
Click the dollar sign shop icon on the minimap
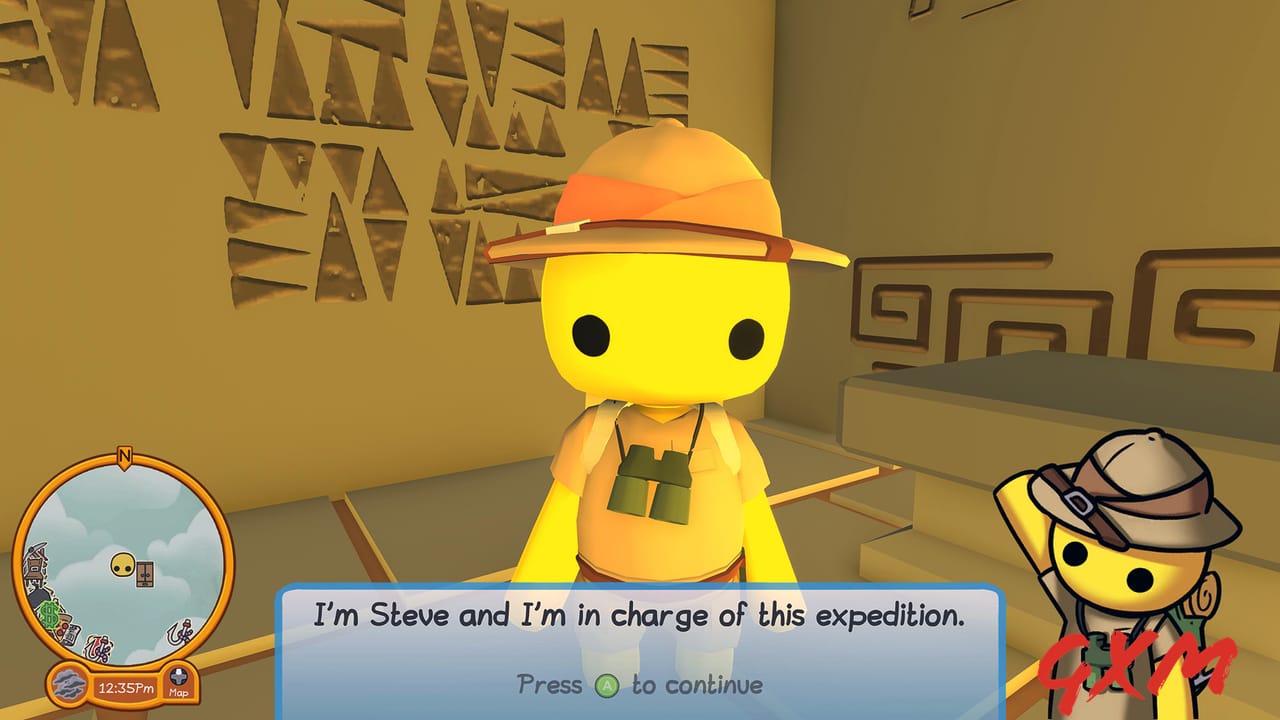pyautogui.click(x=49, y=611)
